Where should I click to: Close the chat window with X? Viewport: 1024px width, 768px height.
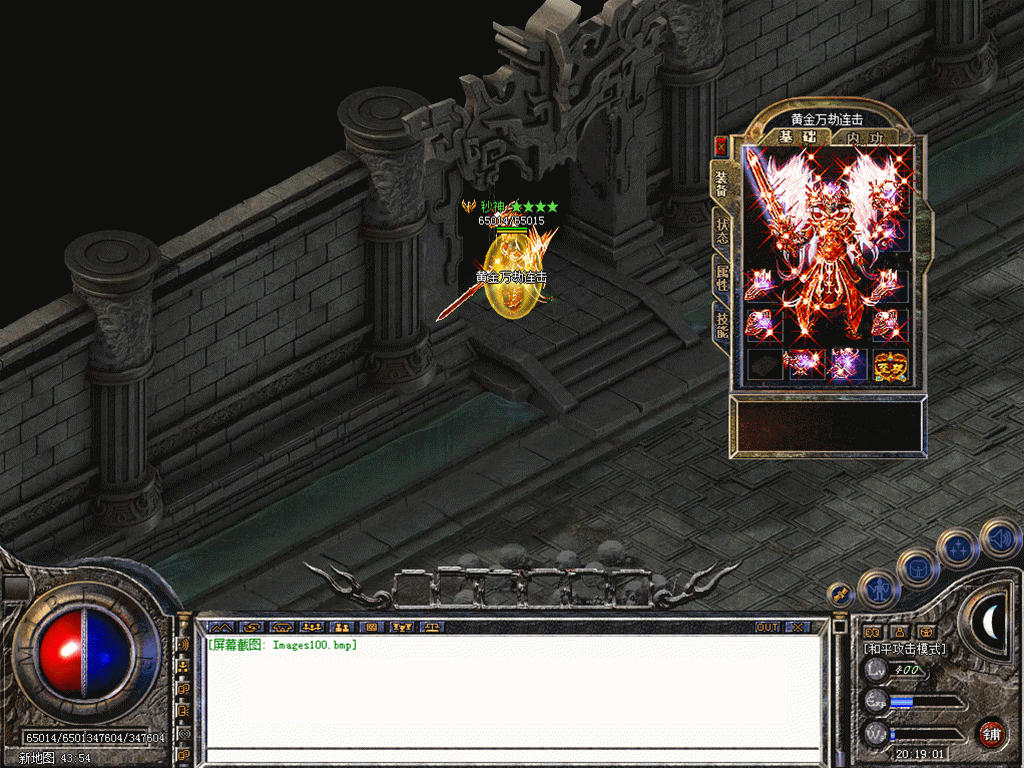[796, 627]
